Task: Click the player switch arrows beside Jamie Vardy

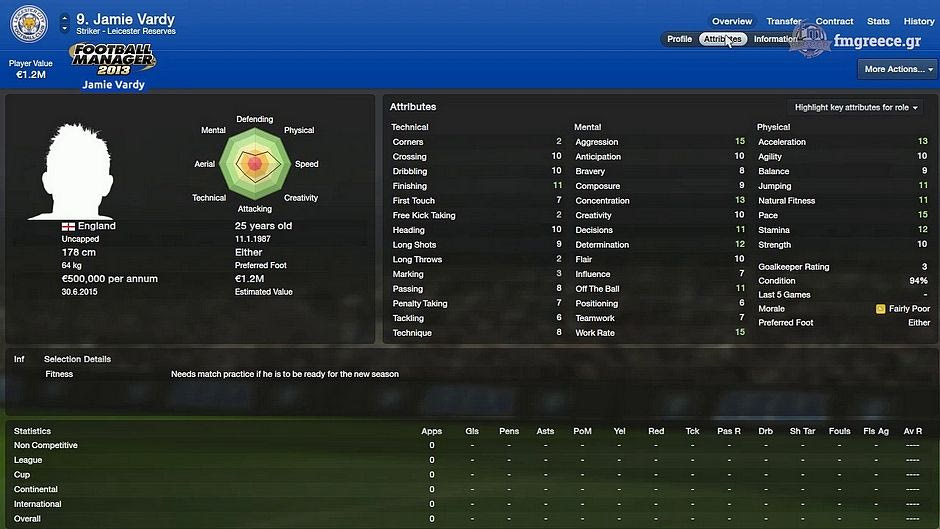Action: (65, 20)
